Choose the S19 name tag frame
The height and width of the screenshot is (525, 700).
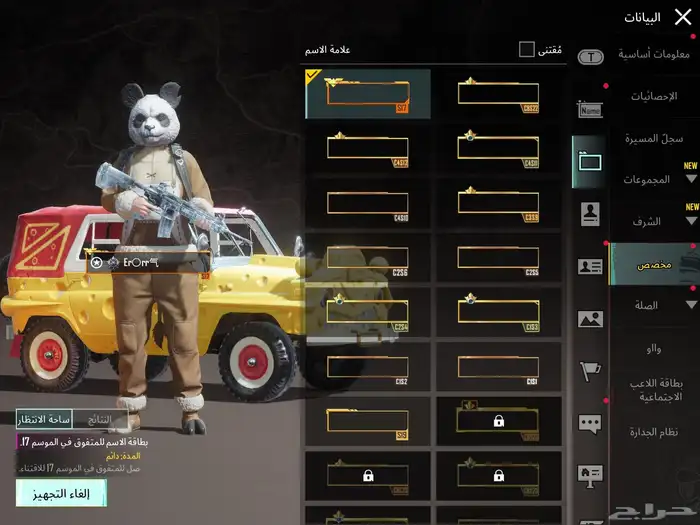(368, 422)
